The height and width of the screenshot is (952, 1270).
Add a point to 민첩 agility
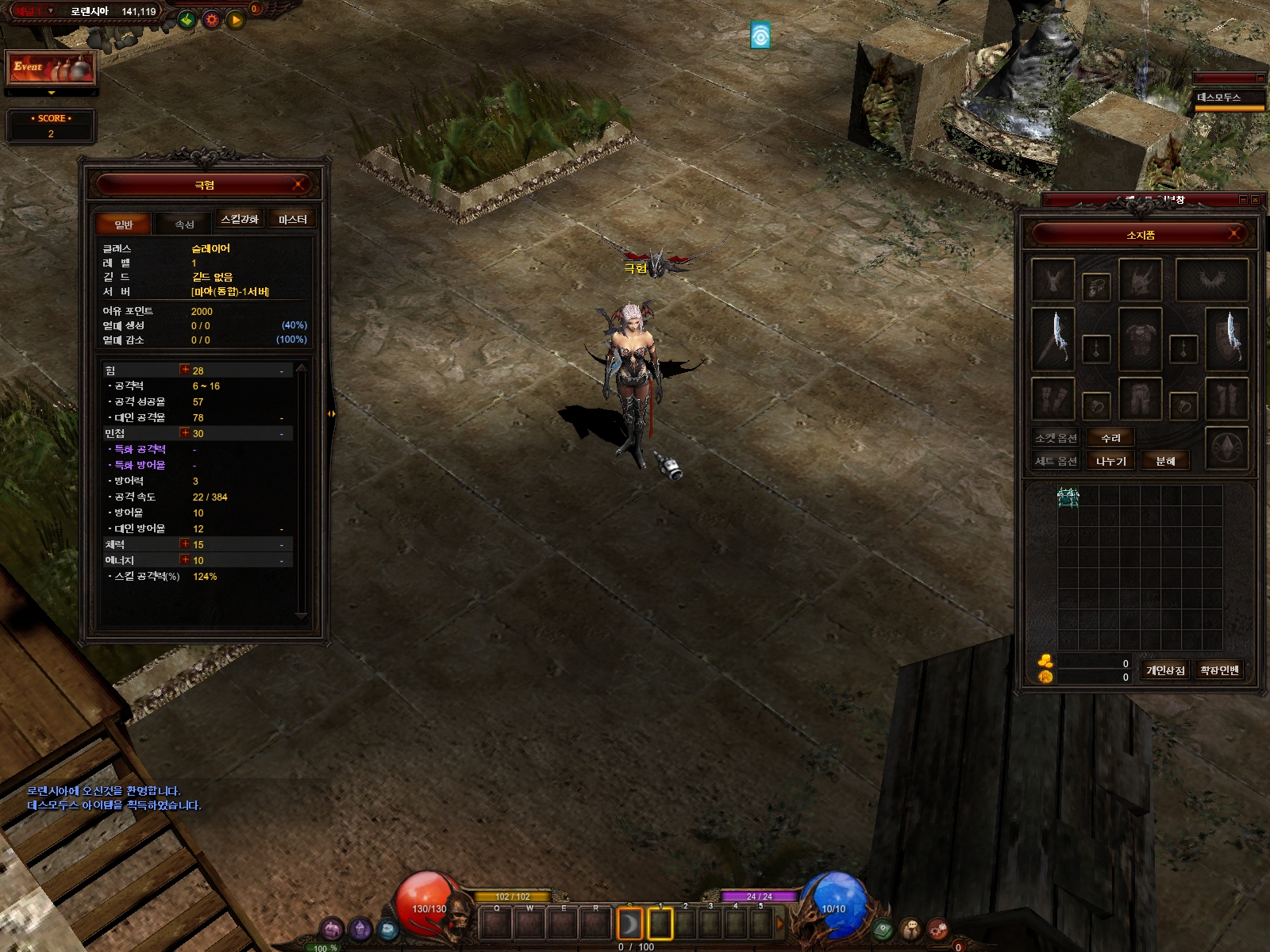pyautogui.click(x=185, y=433)
